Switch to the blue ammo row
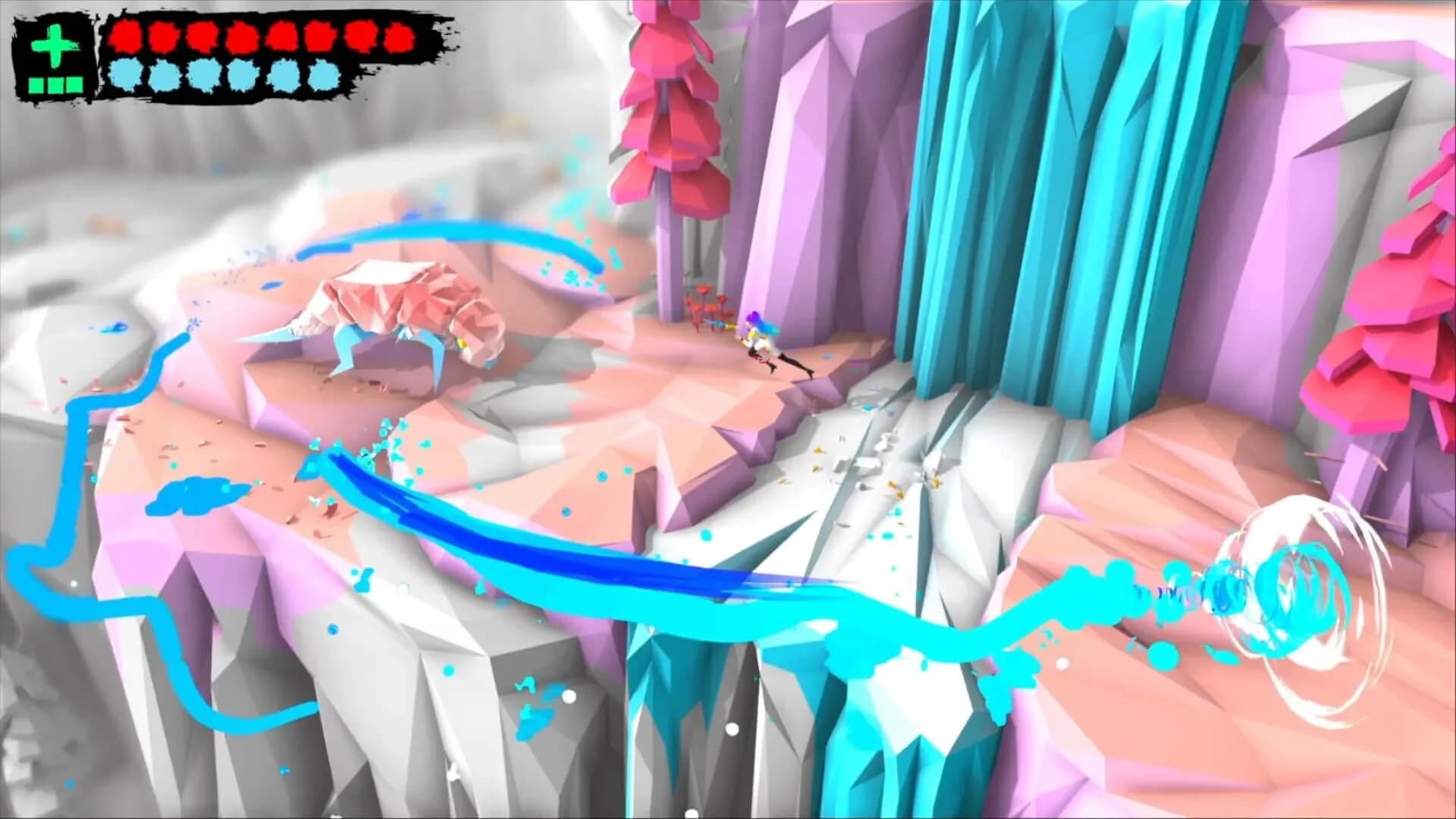This screenshot has height=819, width=1456. 223,76
